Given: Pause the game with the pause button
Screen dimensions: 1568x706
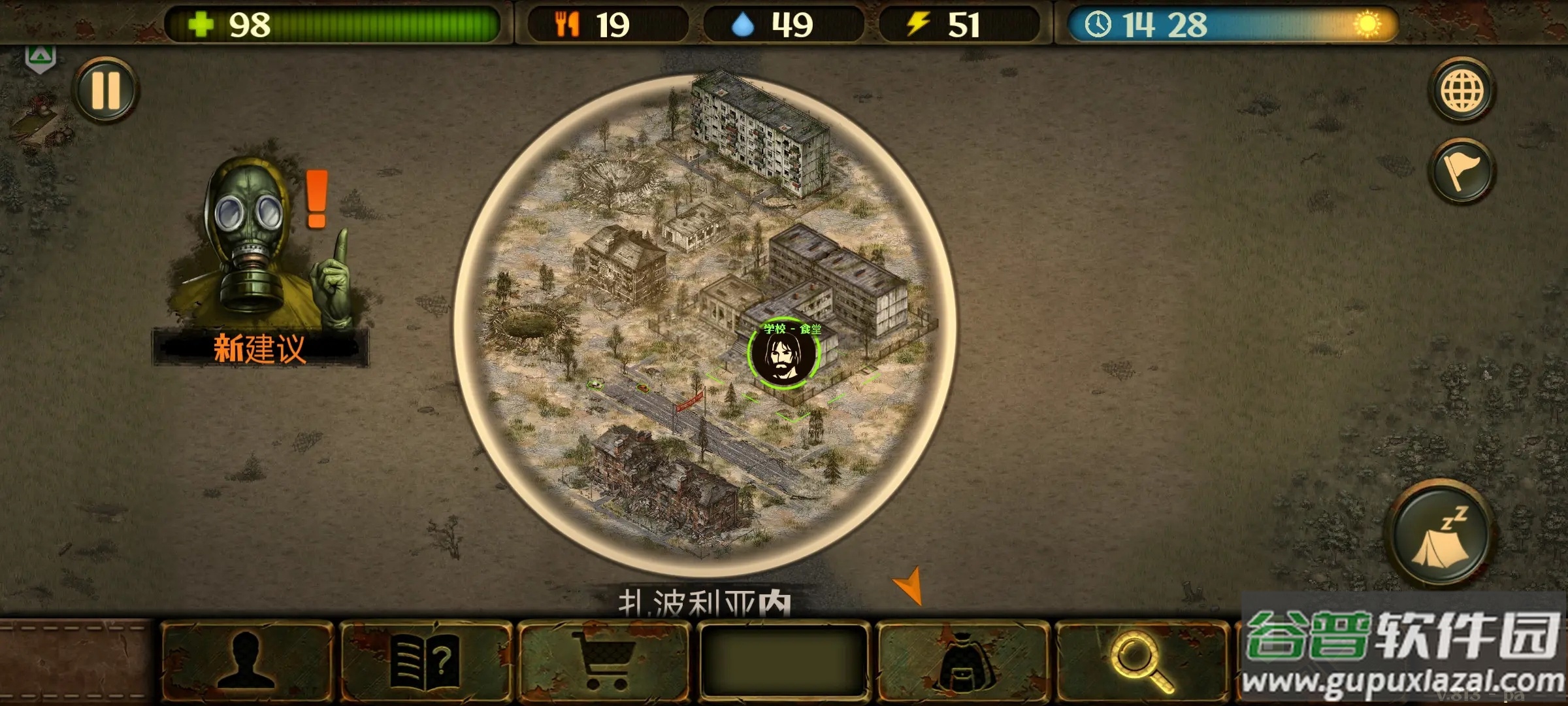Looking at the screenshot, I should coord(106,90).
